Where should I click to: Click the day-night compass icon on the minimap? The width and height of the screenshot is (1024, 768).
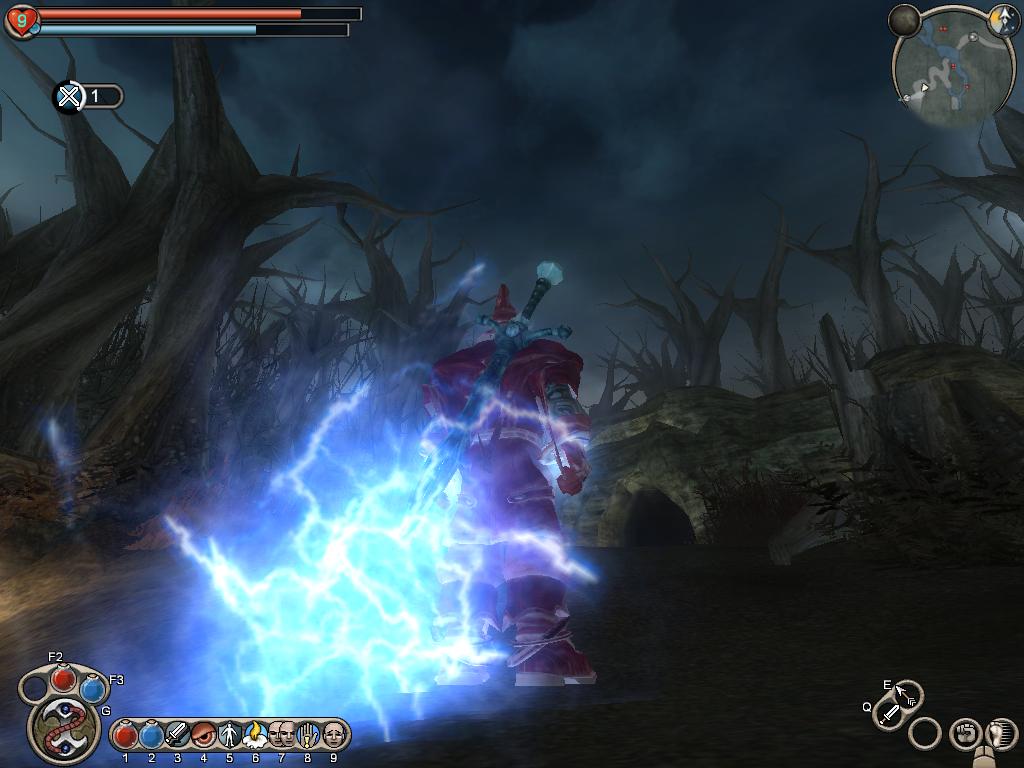(x=1003, y=20)
